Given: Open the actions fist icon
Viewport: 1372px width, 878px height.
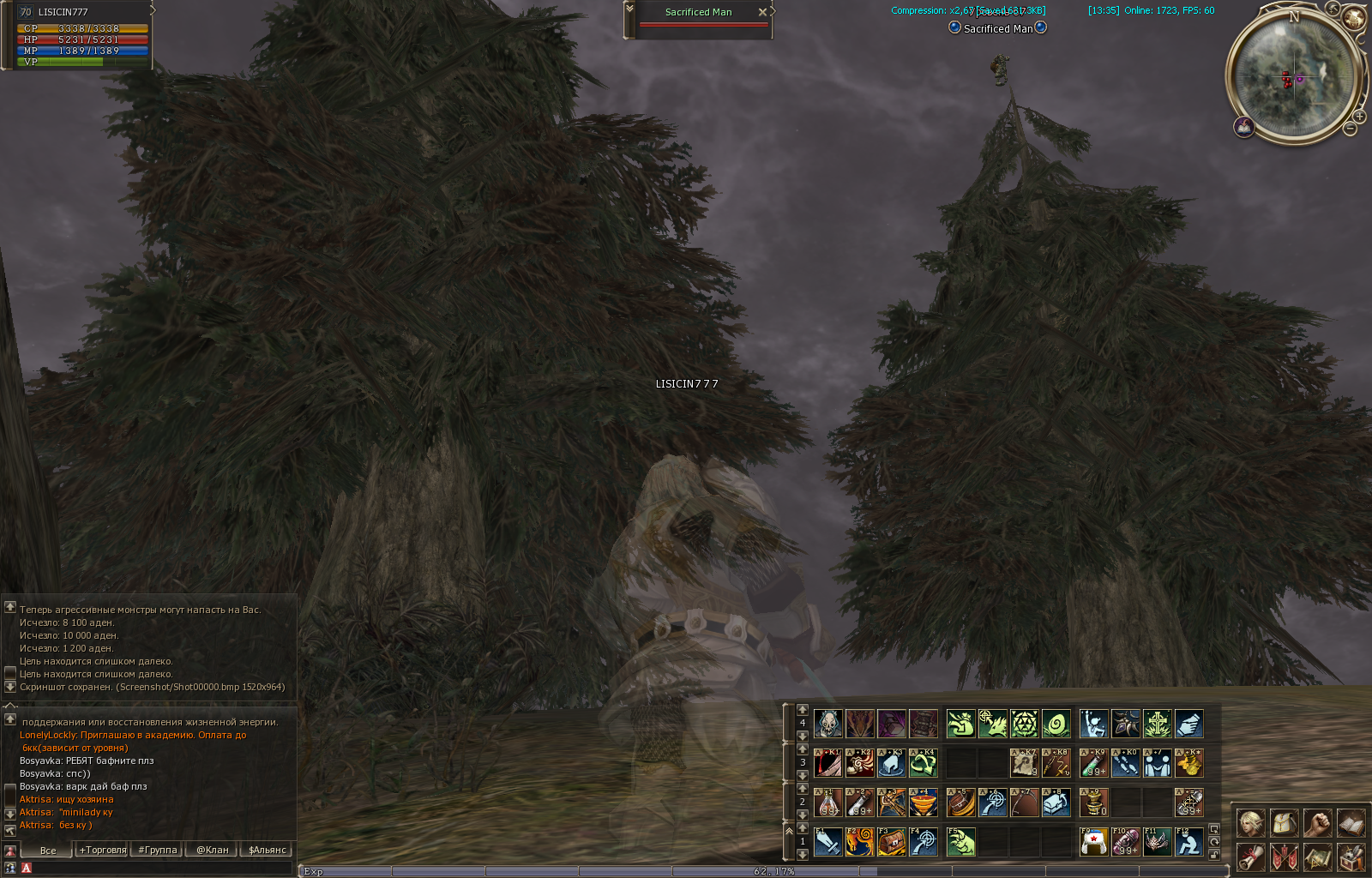Looking at the screenshot, I should [1317, 823].
